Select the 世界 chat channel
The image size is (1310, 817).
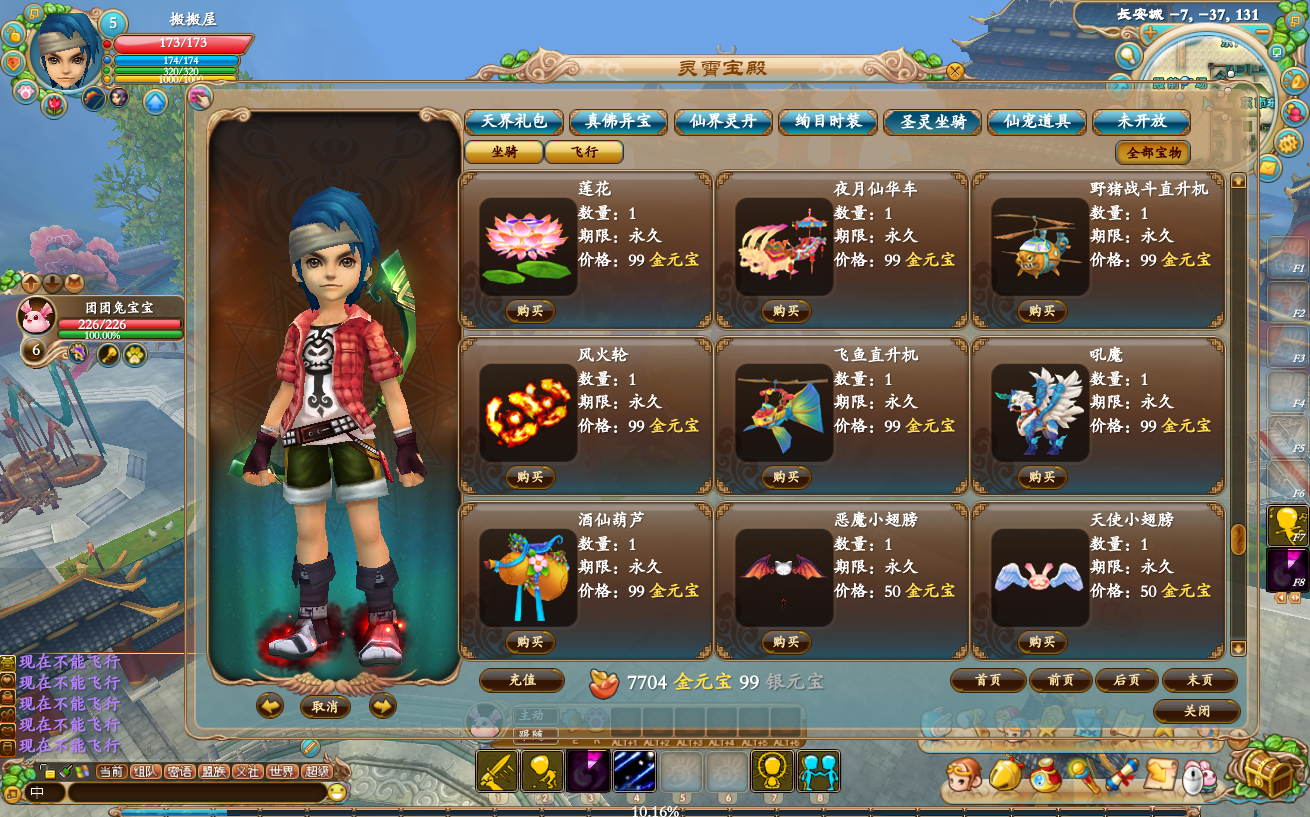coord(281,771)
